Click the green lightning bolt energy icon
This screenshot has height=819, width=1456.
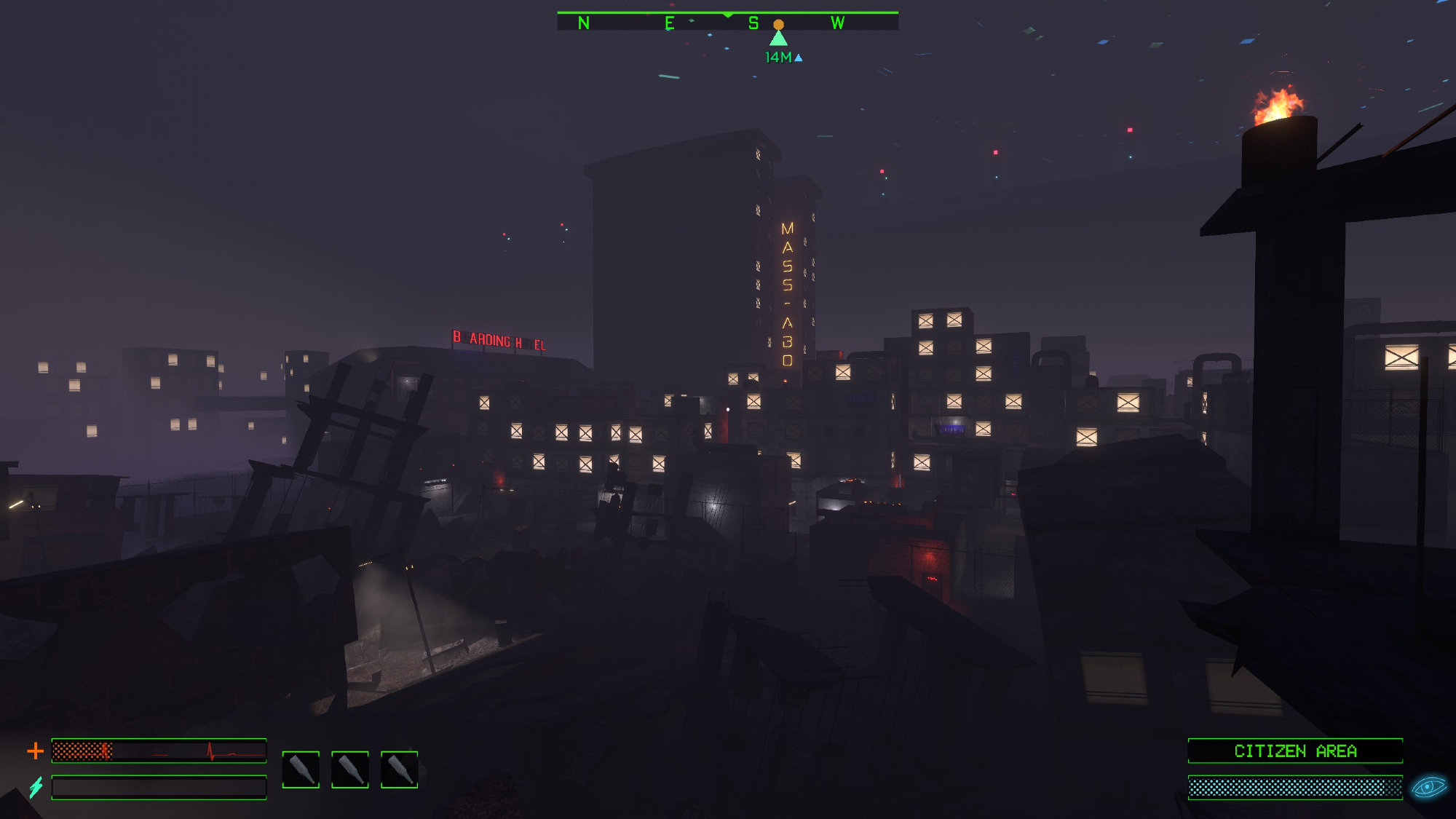[36, 787]
